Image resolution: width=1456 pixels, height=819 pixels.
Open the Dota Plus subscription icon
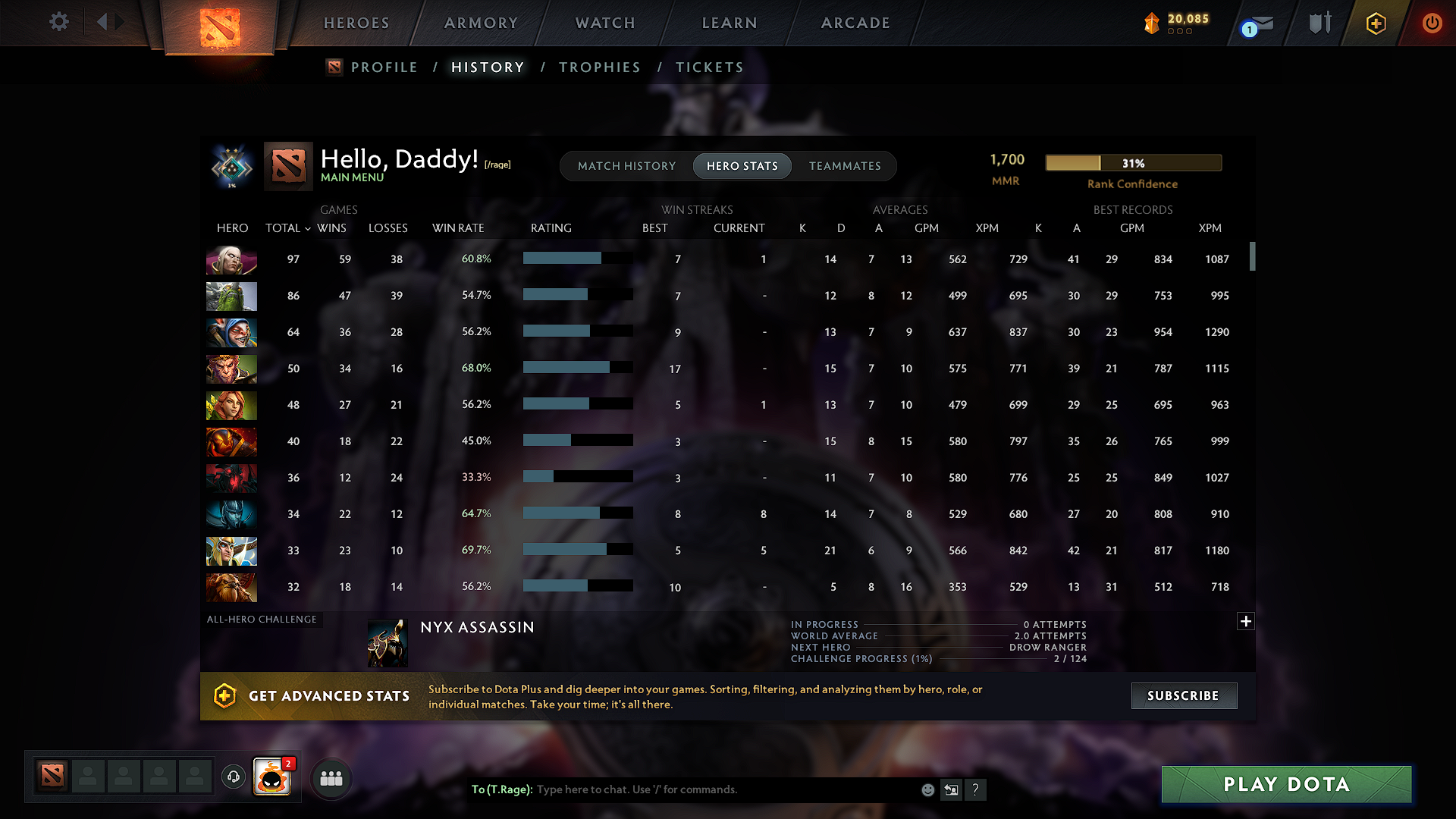pos(1375,23)
